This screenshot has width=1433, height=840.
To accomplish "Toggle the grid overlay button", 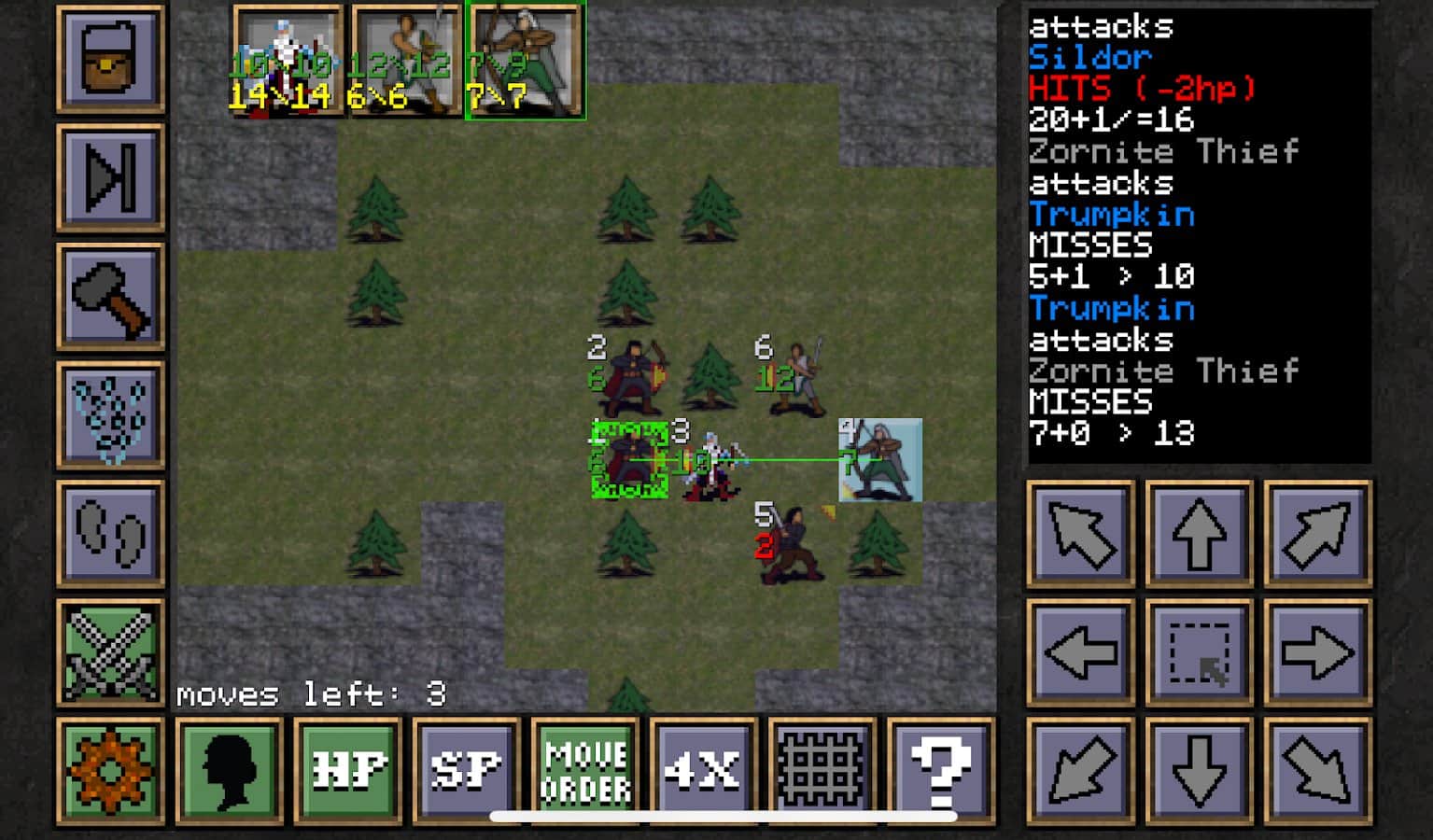I will click(822, 770).
